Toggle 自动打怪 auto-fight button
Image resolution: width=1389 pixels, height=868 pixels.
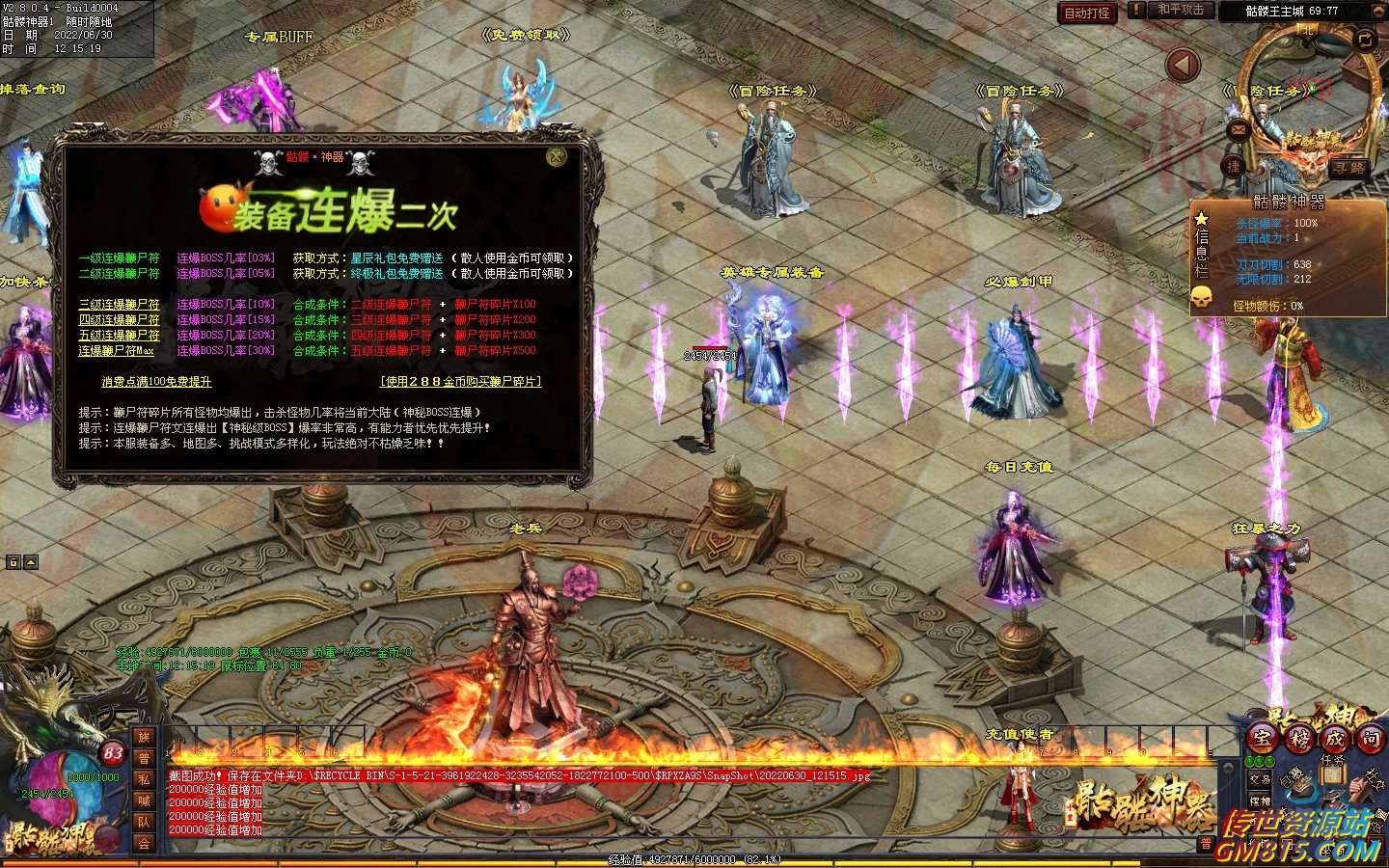coord(1087,13)
